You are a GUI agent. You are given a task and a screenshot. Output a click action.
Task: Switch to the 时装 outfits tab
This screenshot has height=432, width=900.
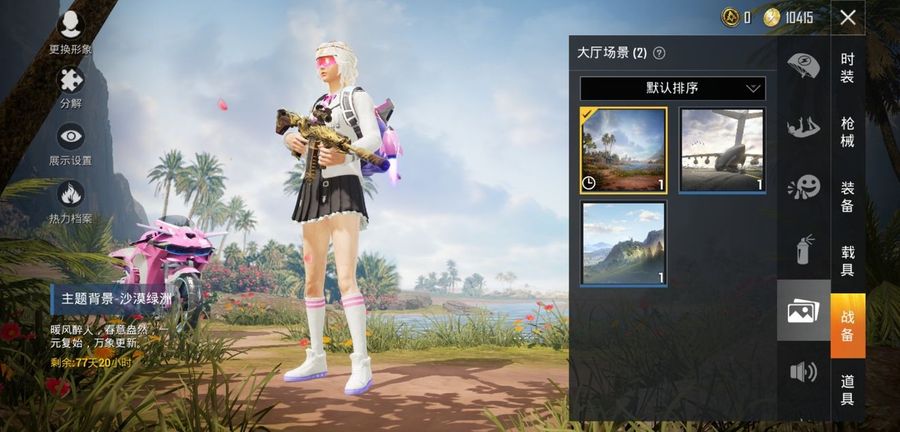847,69
